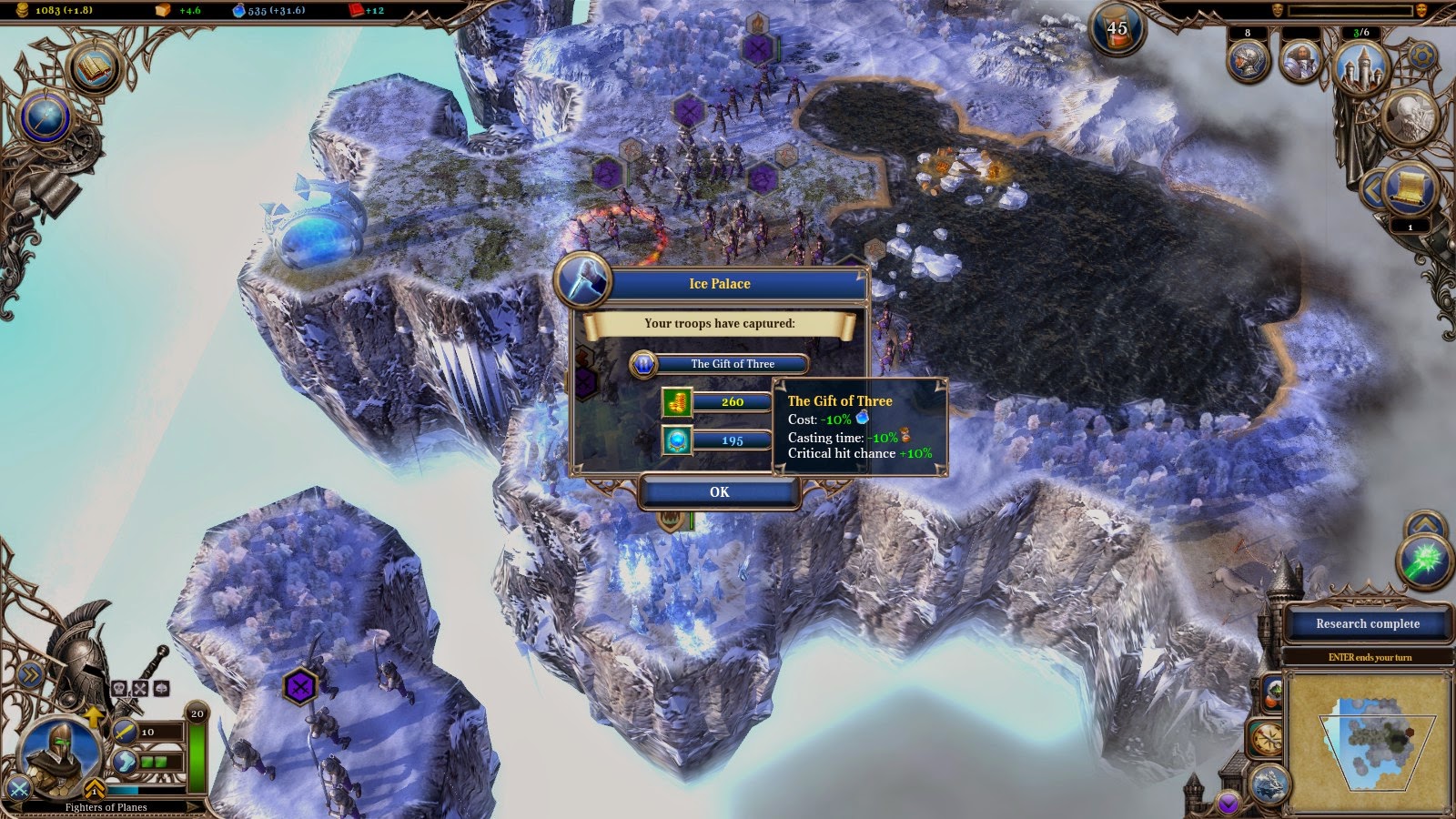Screen dimensions: 1456x819
Task: Collapse panel with arrow beside the scroll
Action: pos(1371,189)
